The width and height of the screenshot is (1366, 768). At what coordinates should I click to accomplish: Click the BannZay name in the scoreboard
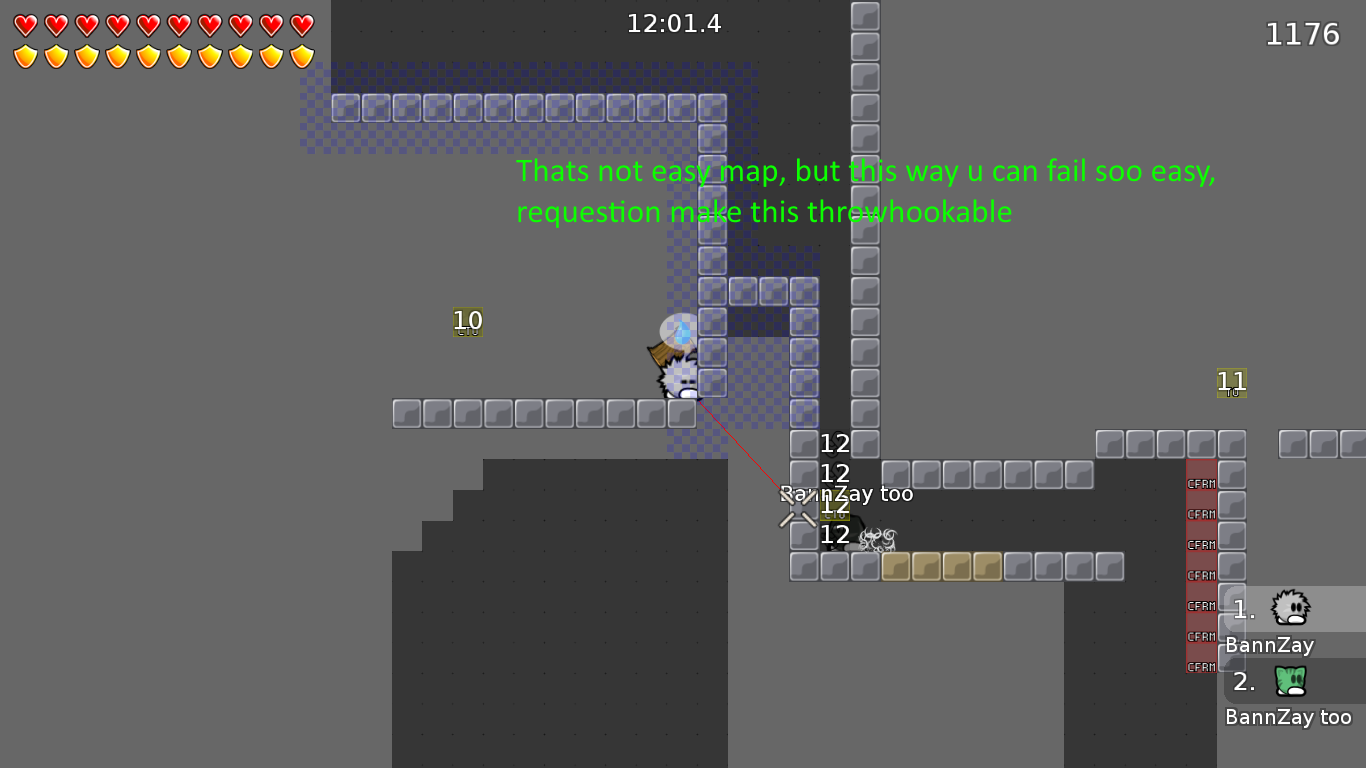tap(1268, 645)
